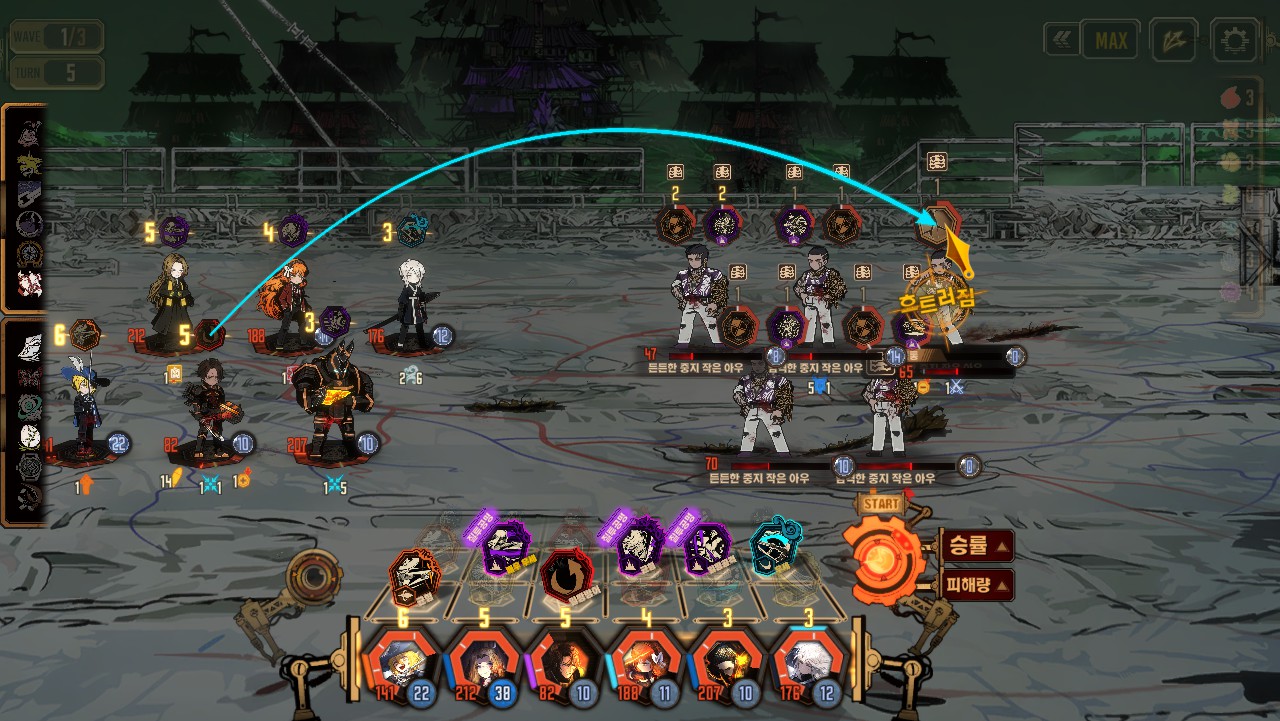Screen dimensions: 1280x721
Task: Select the teal skill icon in the dashboard
Action: point(775,546)
